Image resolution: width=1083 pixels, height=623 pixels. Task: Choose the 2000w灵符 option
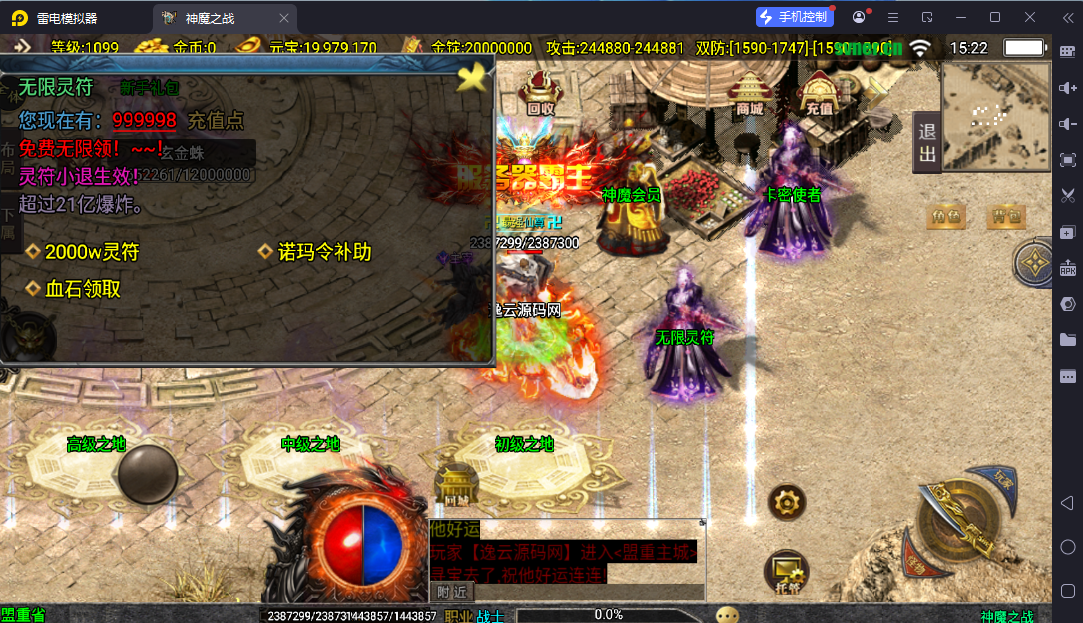click(x=91, y=252)
